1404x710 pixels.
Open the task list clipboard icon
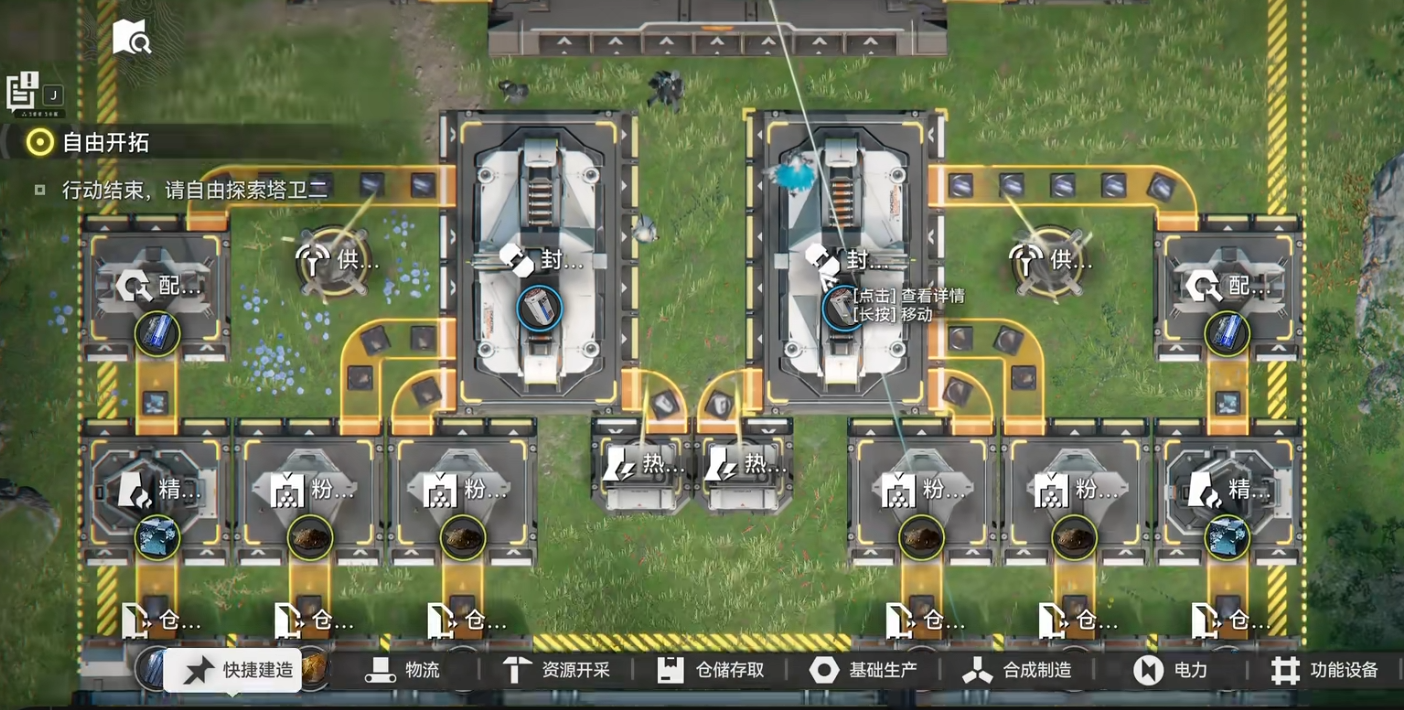pyautogui.click(x=22, y=91)
